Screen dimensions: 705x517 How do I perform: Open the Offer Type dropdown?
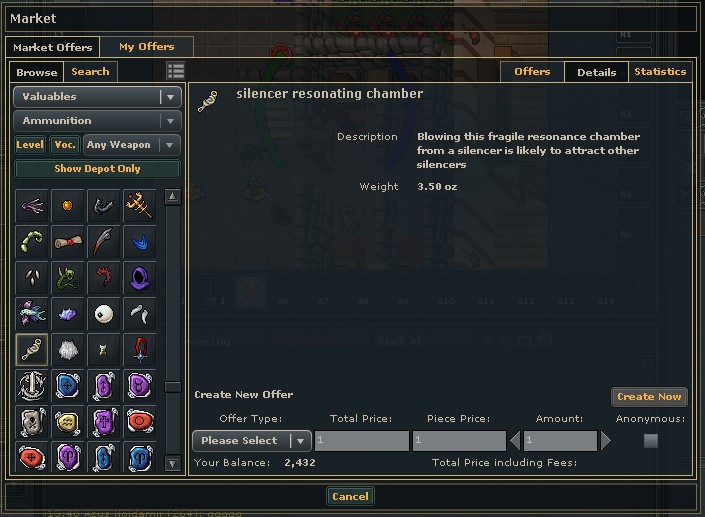pos(251,441)
